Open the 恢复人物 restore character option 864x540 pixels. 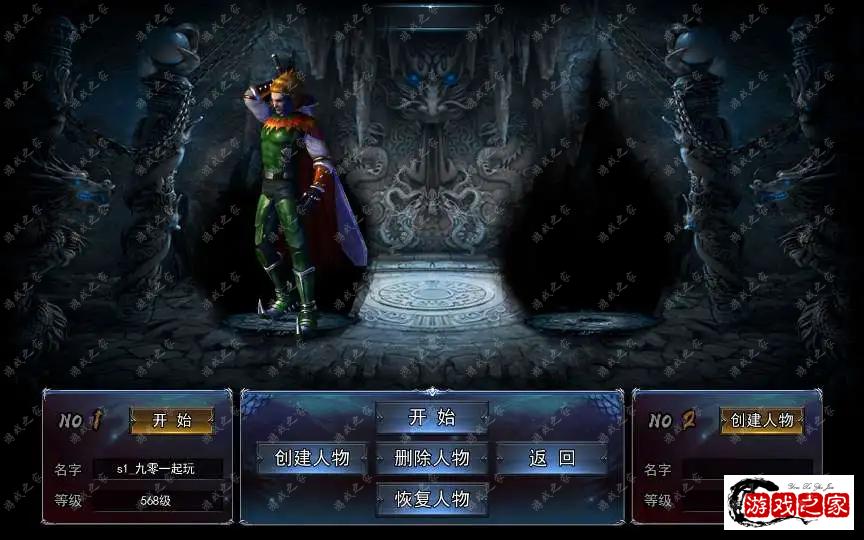click(x=432, y=498)
